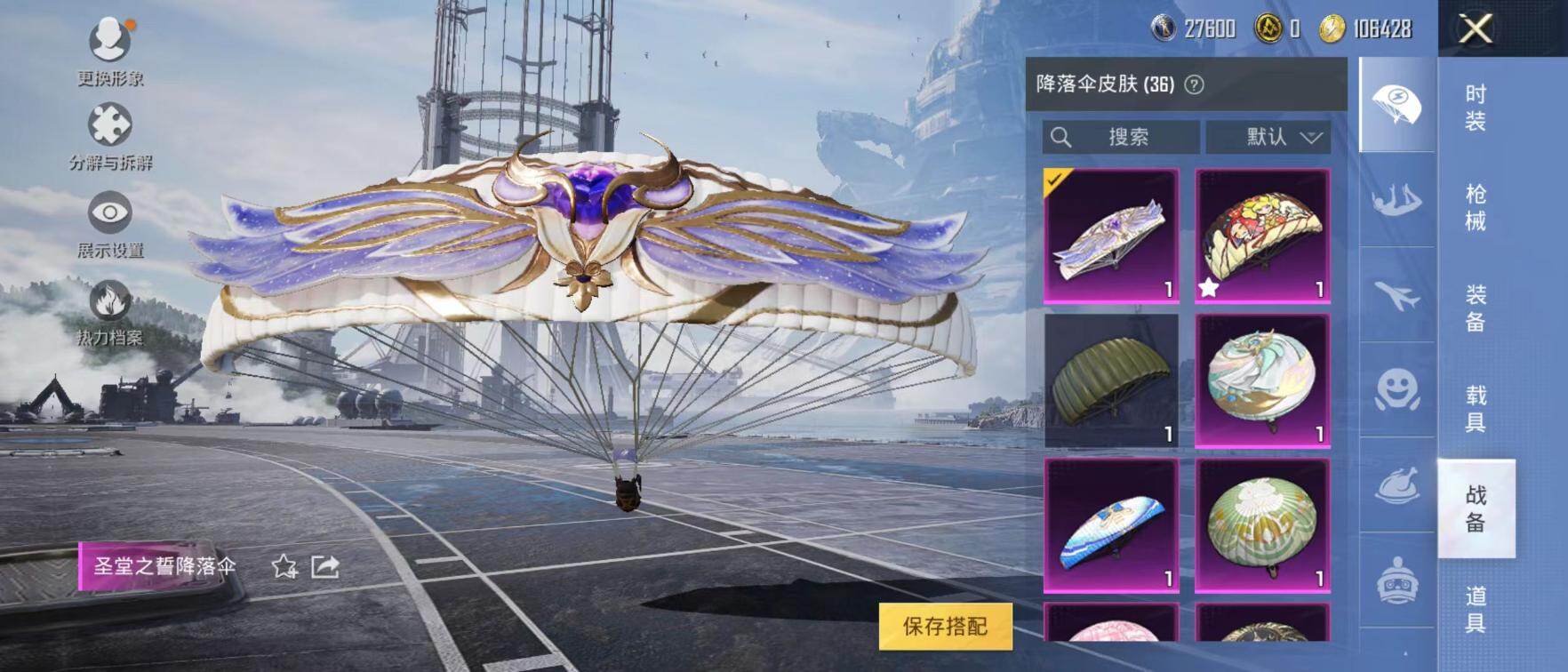Select the blue and white wave parachute

pos(1111,525)
